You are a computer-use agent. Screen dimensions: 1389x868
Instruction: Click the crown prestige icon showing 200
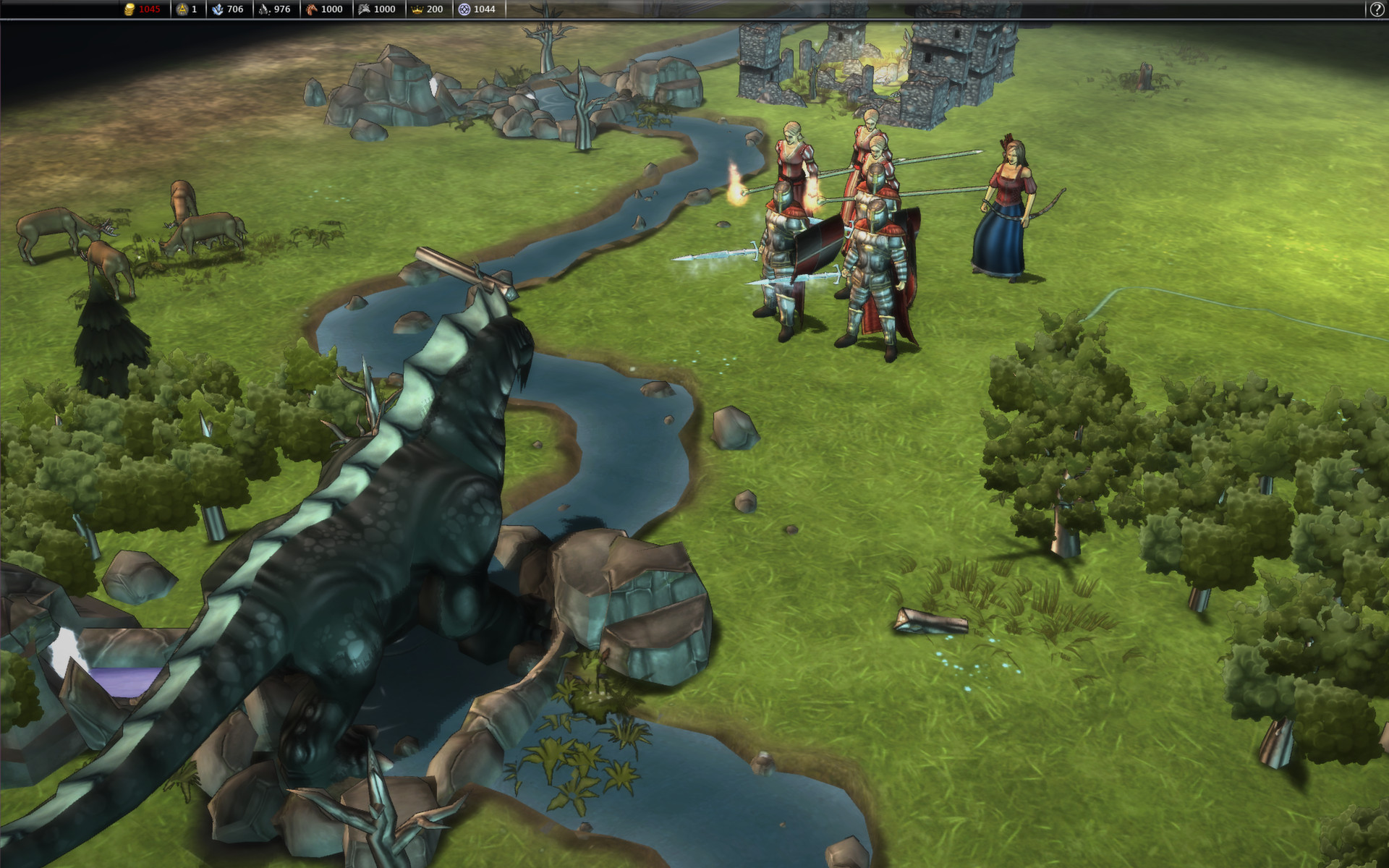418,9
